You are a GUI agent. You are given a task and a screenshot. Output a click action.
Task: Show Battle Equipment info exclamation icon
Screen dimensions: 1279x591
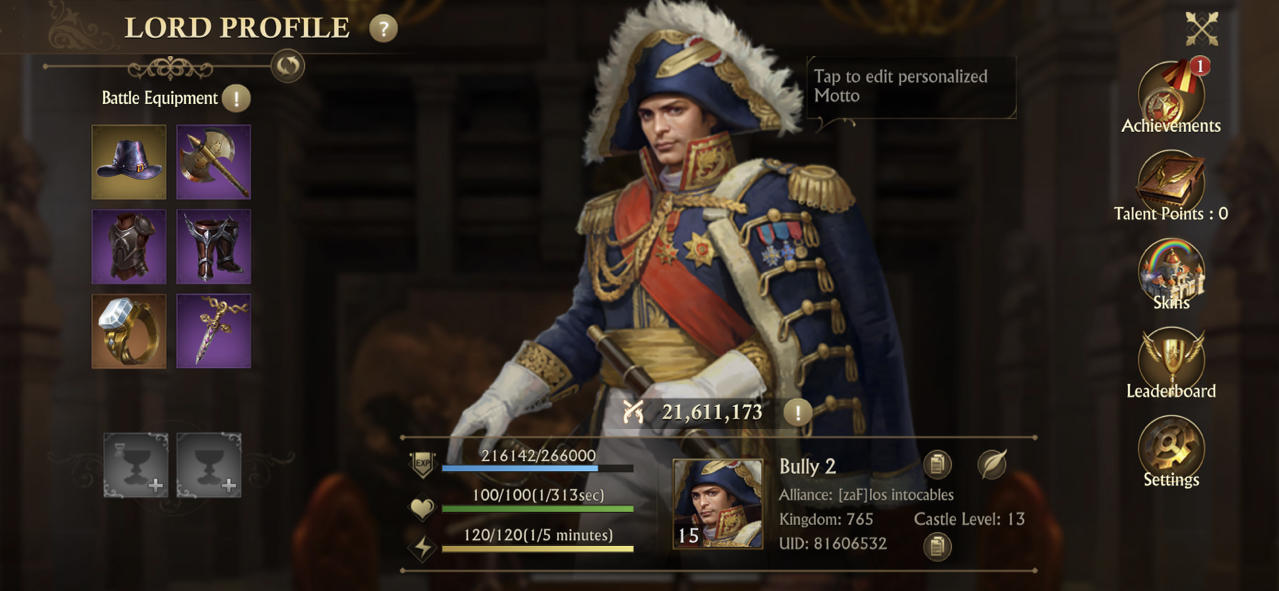(x=236, y=98)
